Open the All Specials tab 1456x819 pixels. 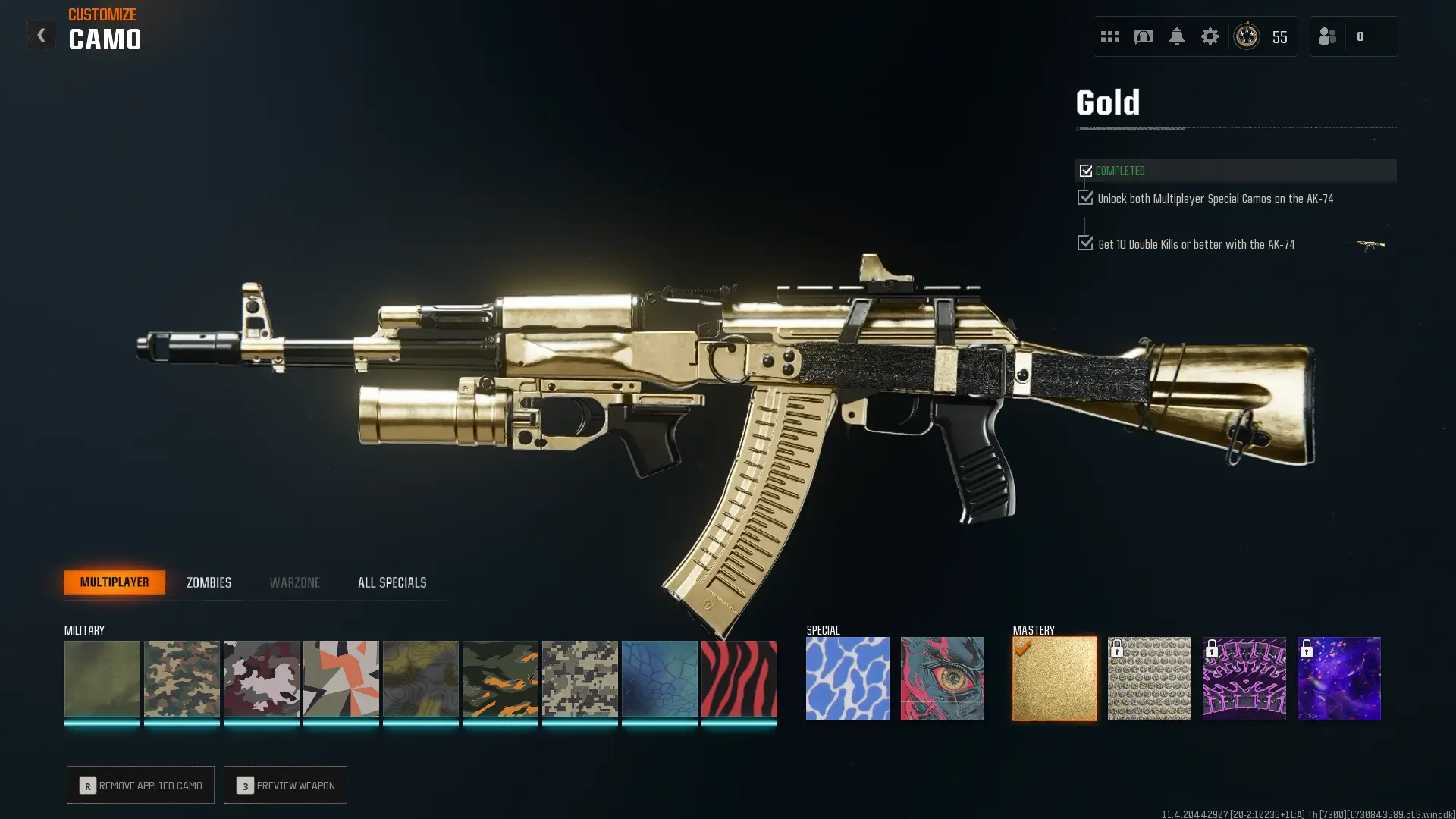392,582
